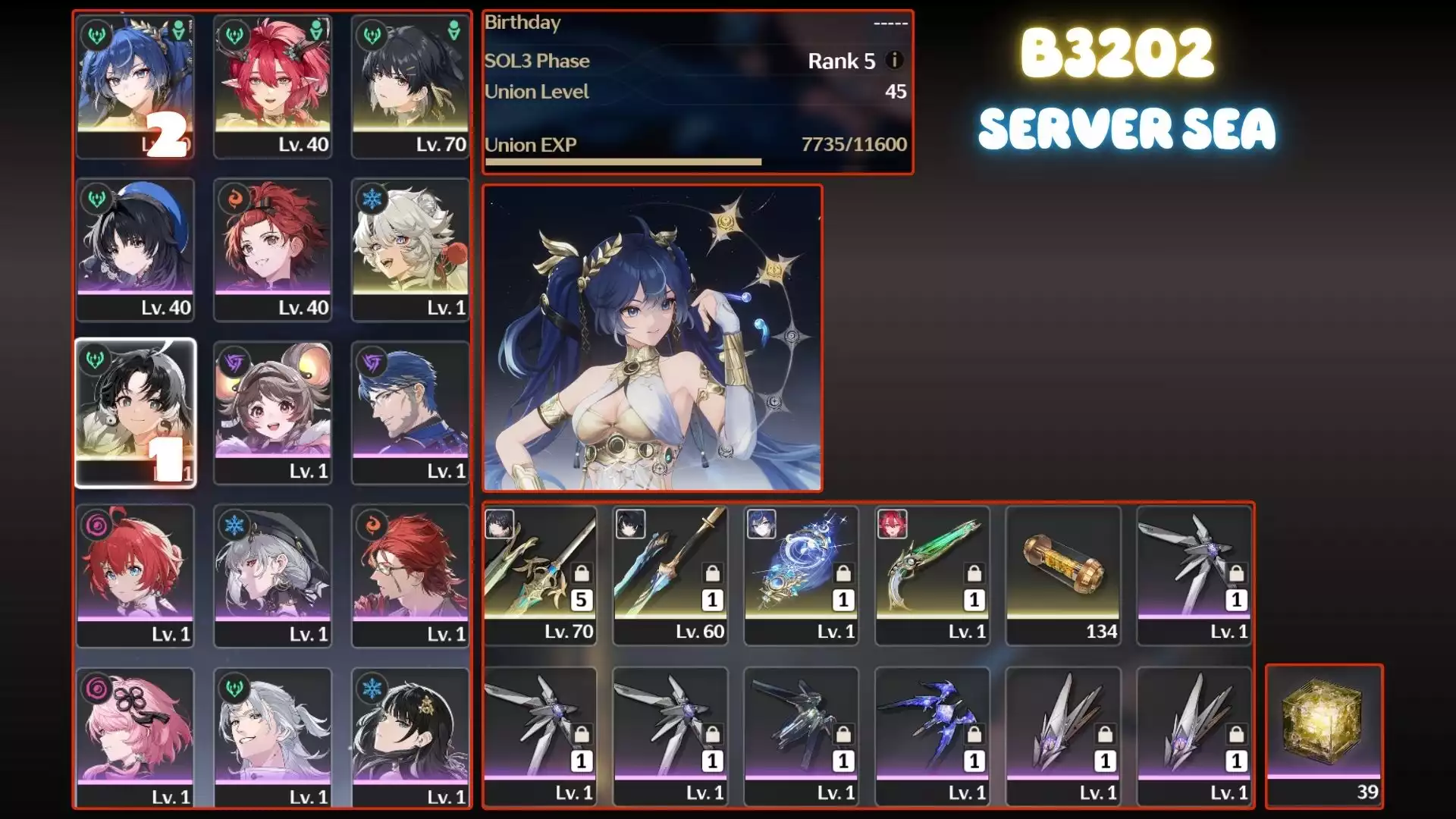Pick the white-haired Glacio character with red flower
Screen dimensions: 1456x819
coord(410,248)
